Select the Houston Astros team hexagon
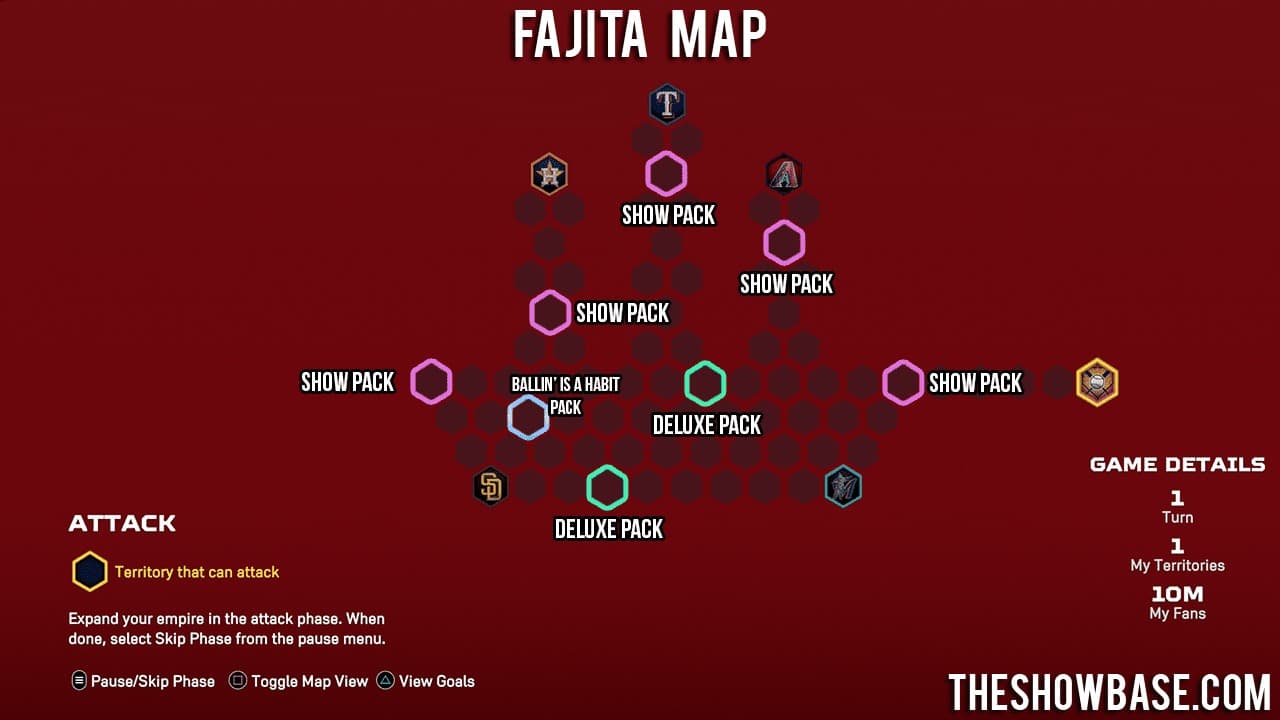The image size is (1280, 720). (x=549, y=173)
